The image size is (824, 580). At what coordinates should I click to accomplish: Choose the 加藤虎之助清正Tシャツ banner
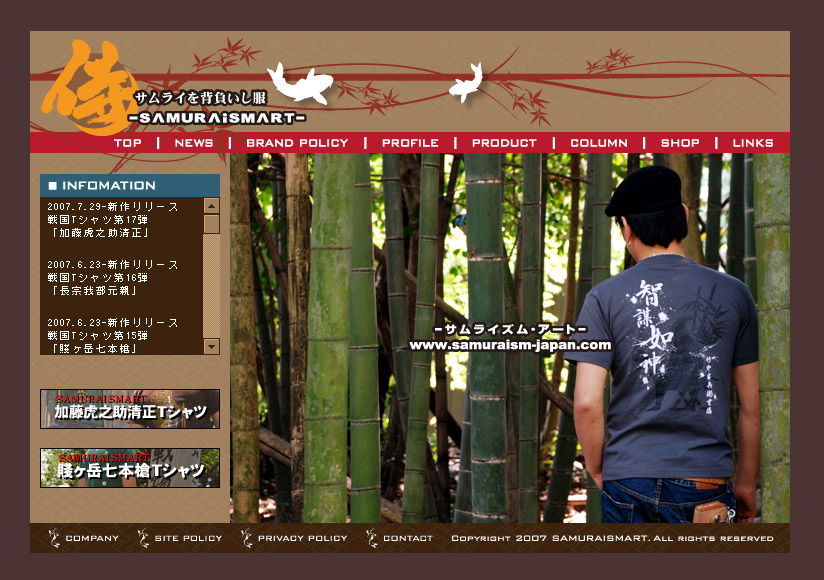(x=130, y=409)
